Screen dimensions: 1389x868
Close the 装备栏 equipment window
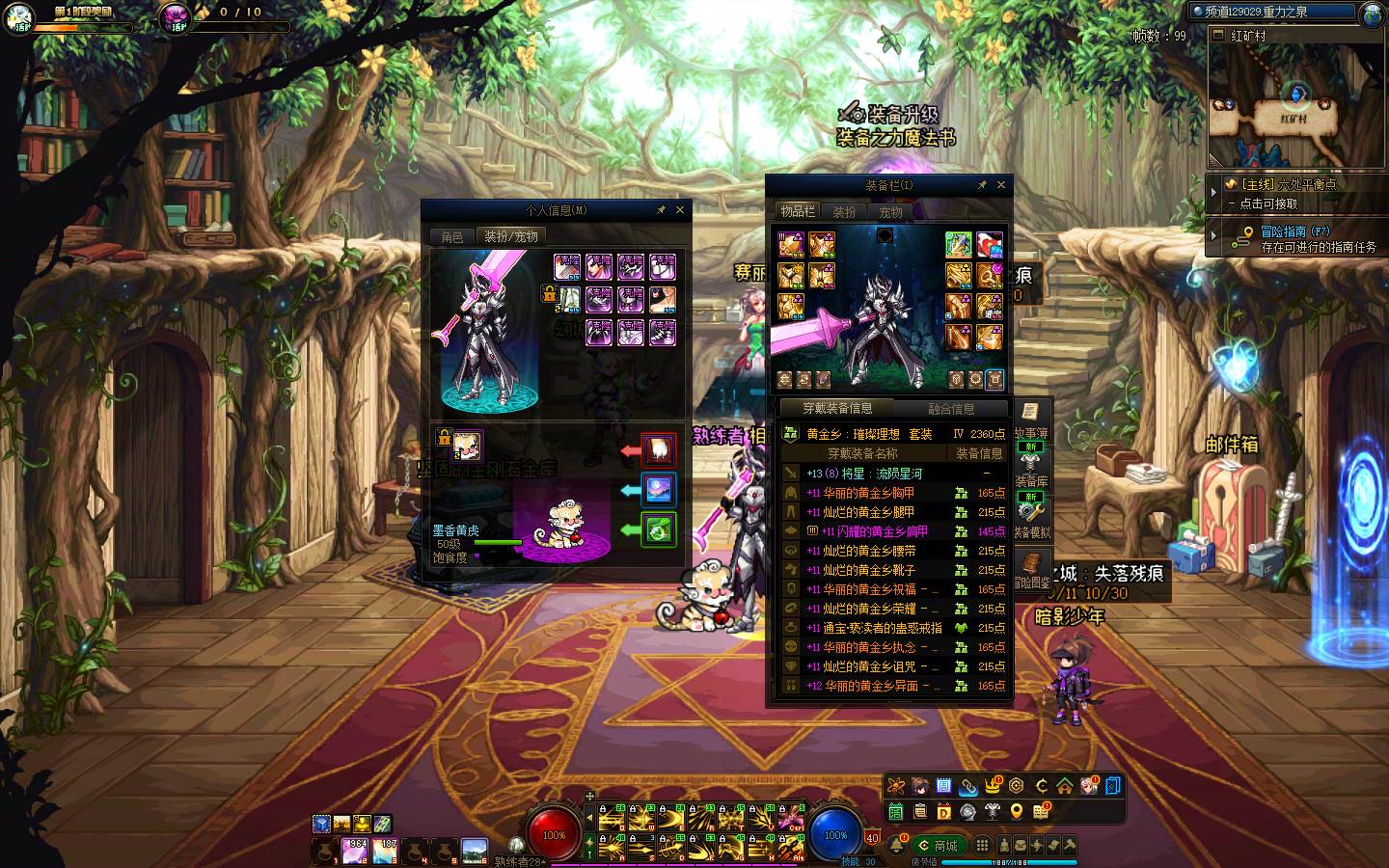1001,184
